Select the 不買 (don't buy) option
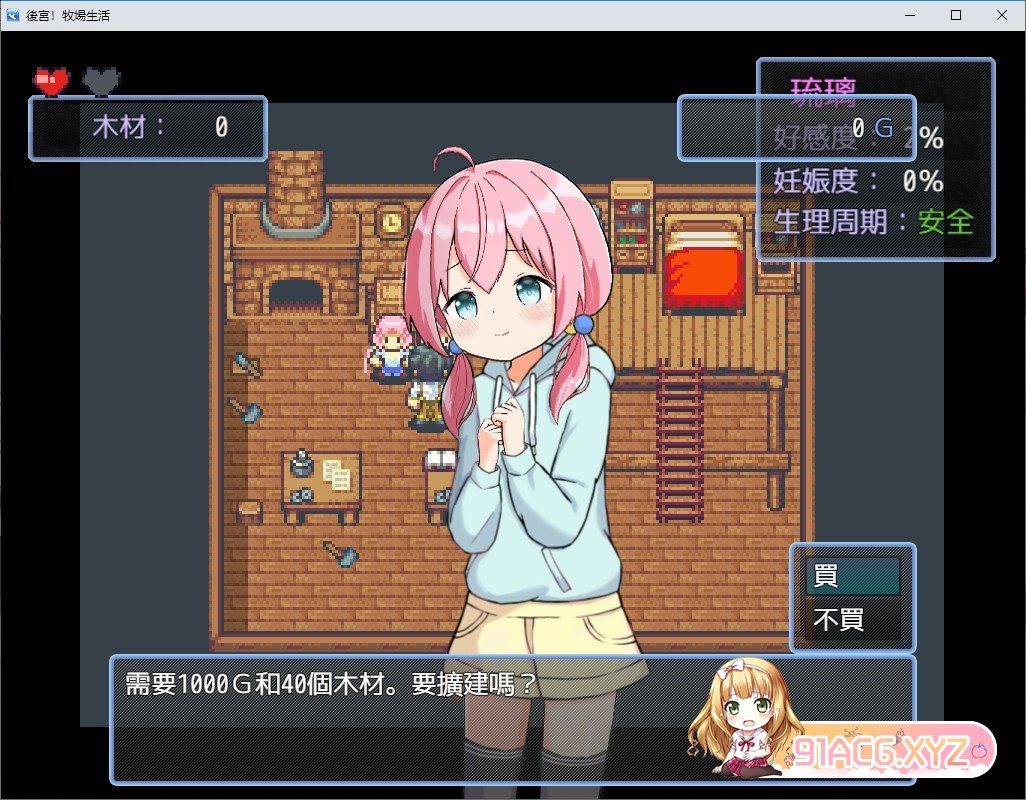The width and height of the screenshot is (1026, 800). (852, 620)
